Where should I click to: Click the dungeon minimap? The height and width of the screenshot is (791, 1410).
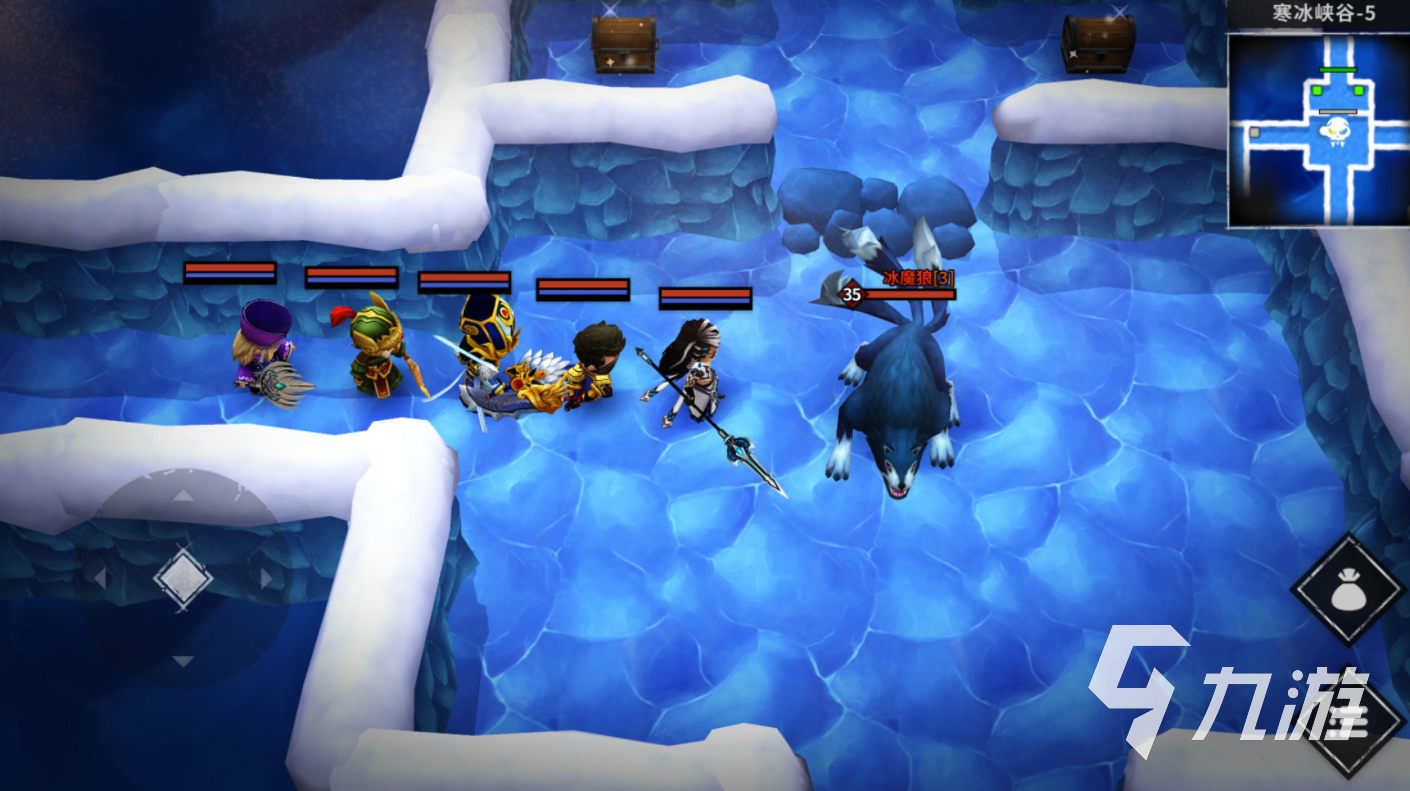[x=1317, y=130]
